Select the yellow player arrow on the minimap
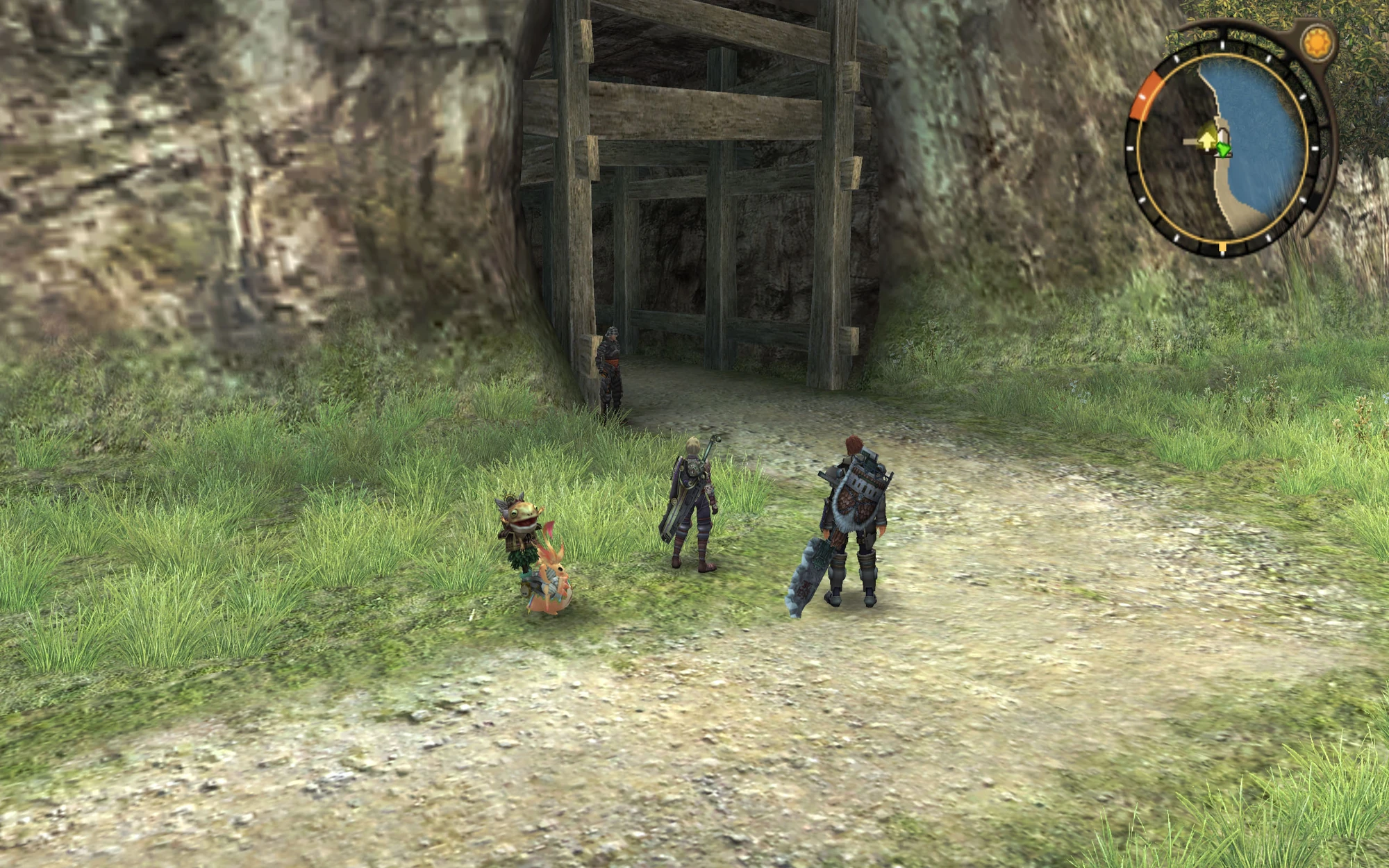1389x868 pixels. point(1207,140)
